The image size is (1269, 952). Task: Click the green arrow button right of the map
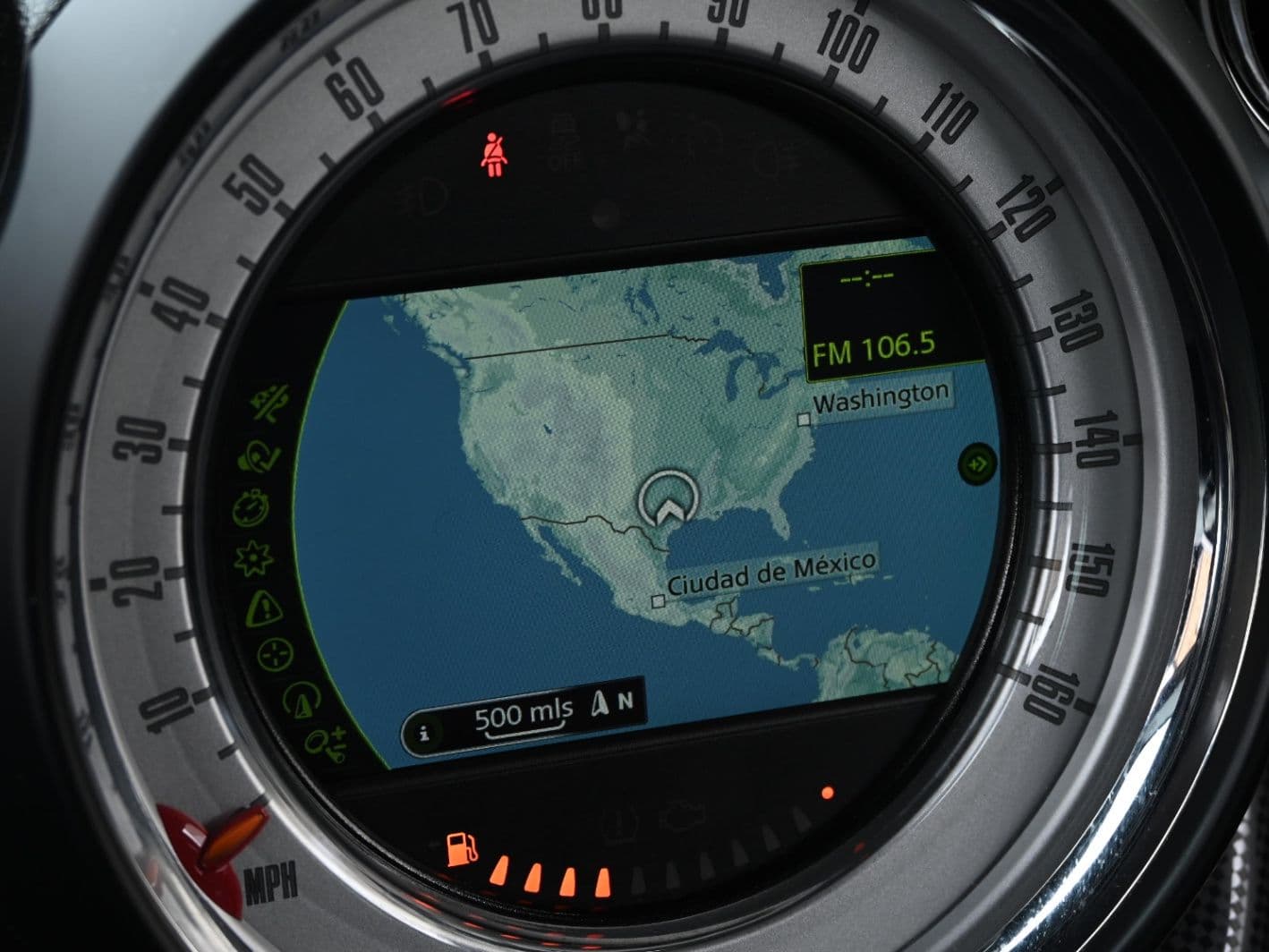(977, 464)
